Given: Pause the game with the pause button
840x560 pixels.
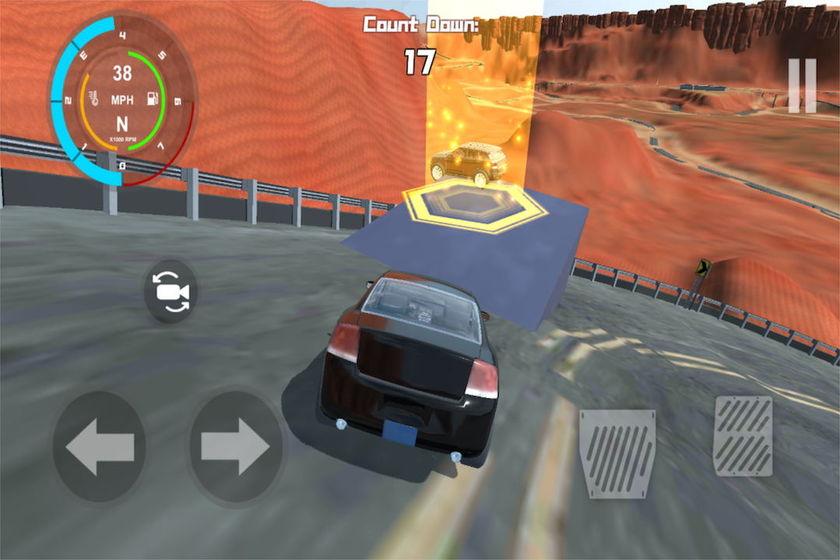Looking at the screenshot, I should (801, 85).
